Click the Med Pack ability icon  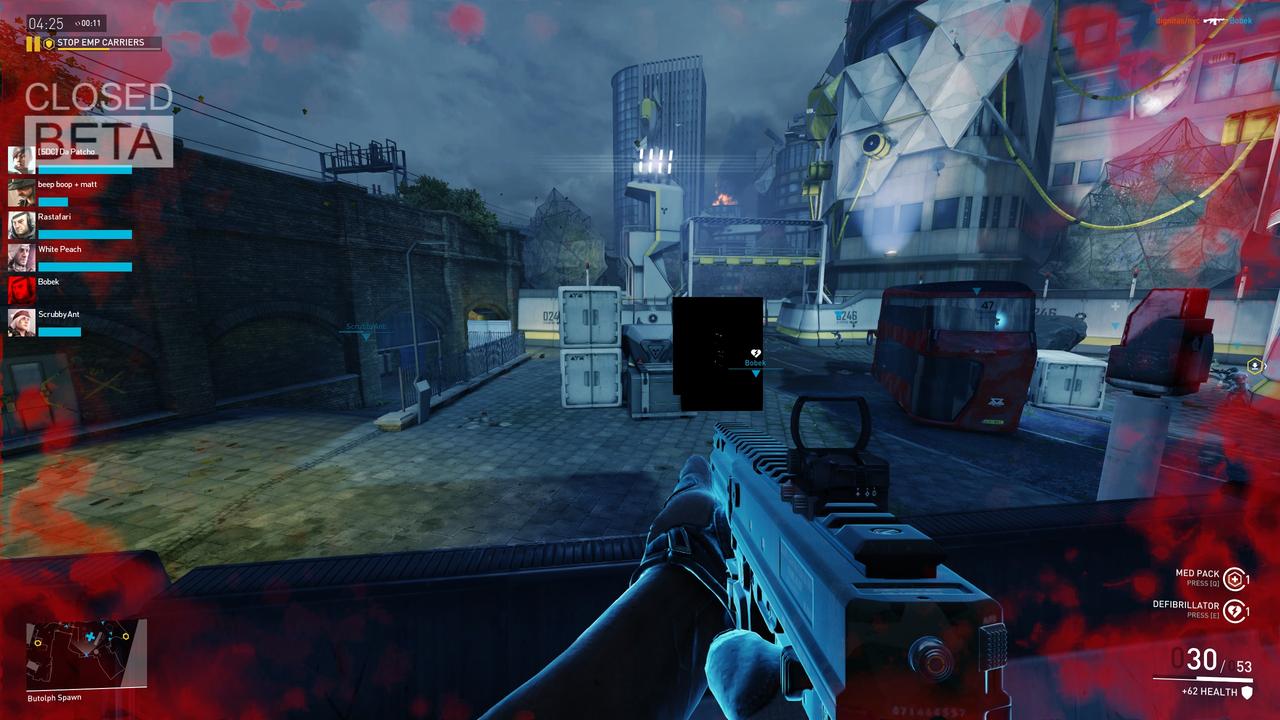point(1235,579)
